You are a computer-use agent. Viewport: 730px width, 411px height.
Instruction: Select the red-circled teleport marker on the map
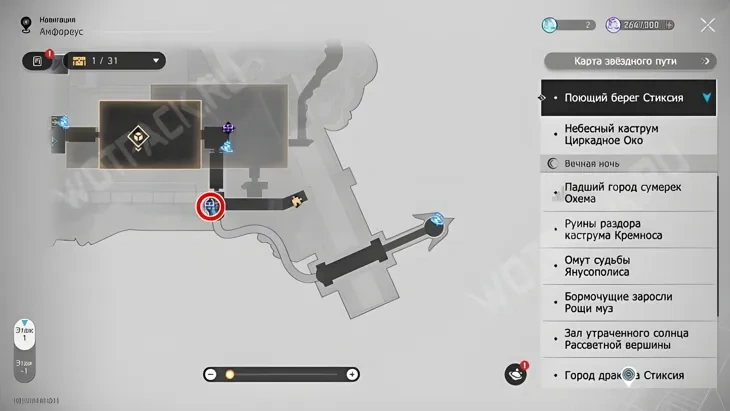point(211,206)
